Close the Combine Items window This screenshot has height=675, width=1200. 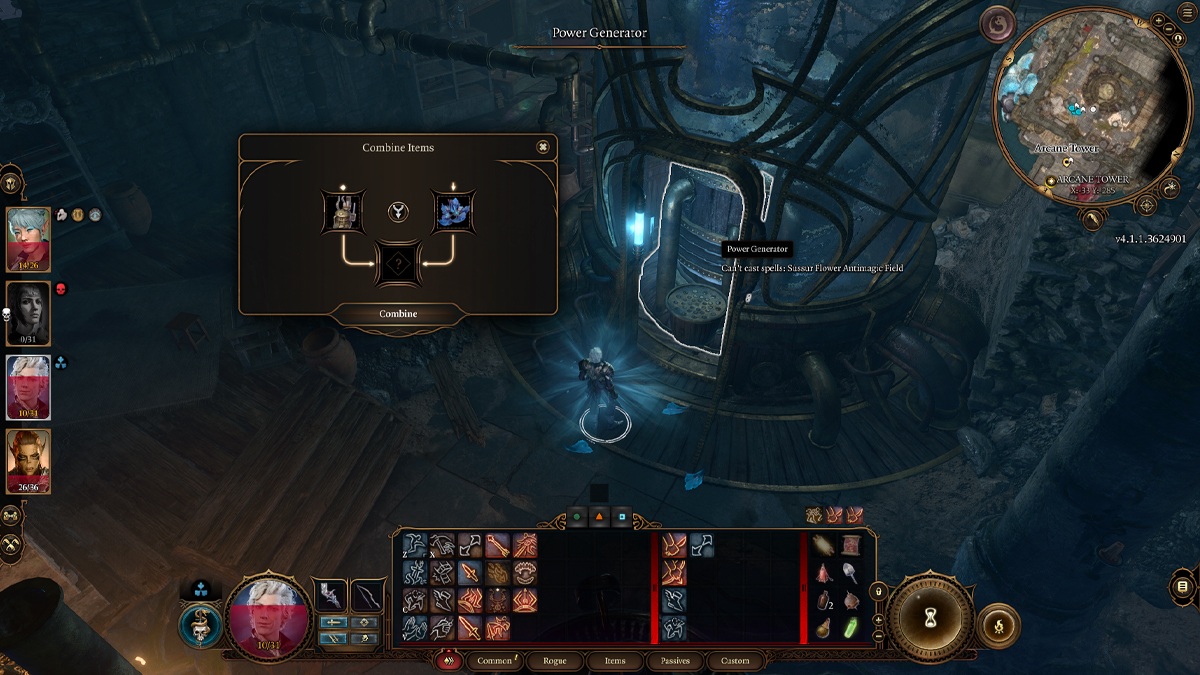(543, 147)
